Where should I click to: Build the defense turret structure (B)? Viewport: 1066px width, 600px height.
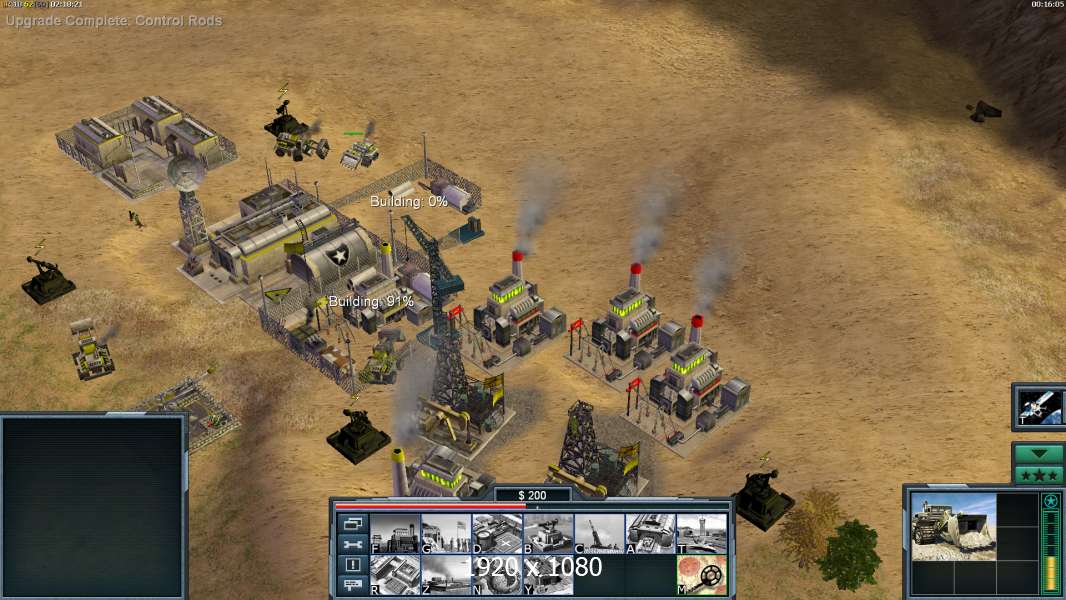(548, 534)
